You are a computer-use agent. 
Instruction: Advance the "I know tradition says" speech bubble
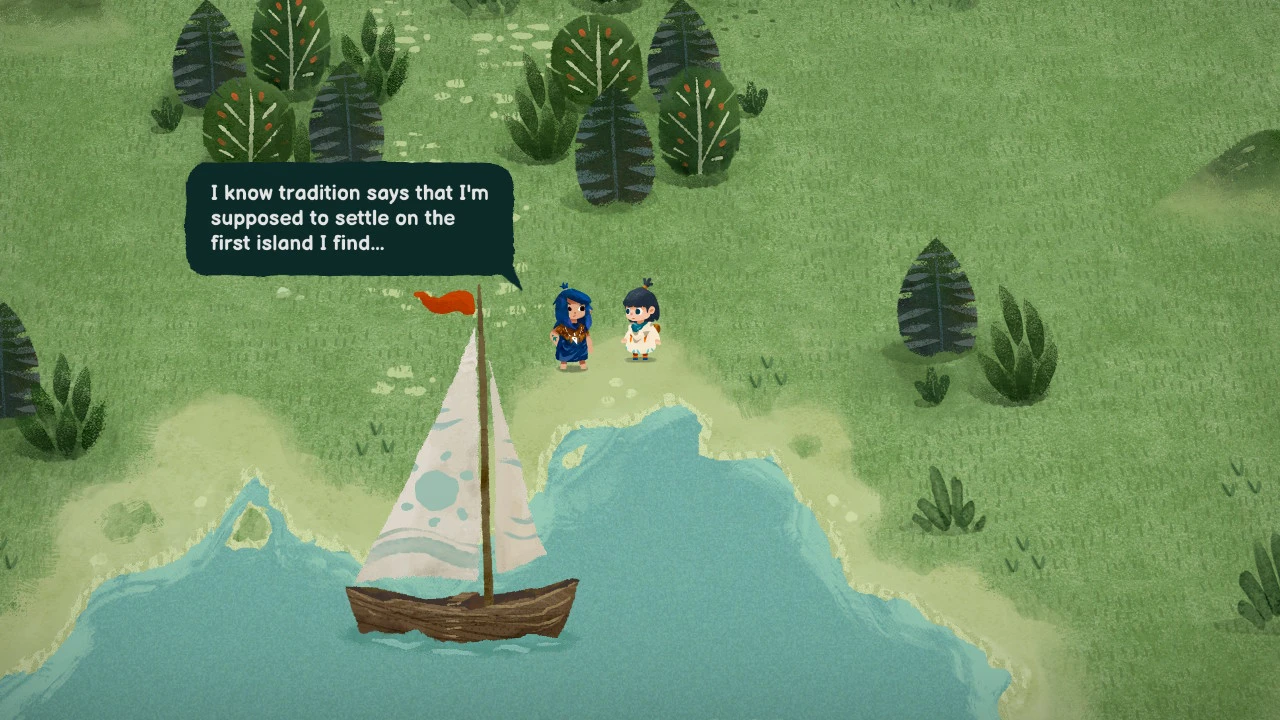(349, 218)
